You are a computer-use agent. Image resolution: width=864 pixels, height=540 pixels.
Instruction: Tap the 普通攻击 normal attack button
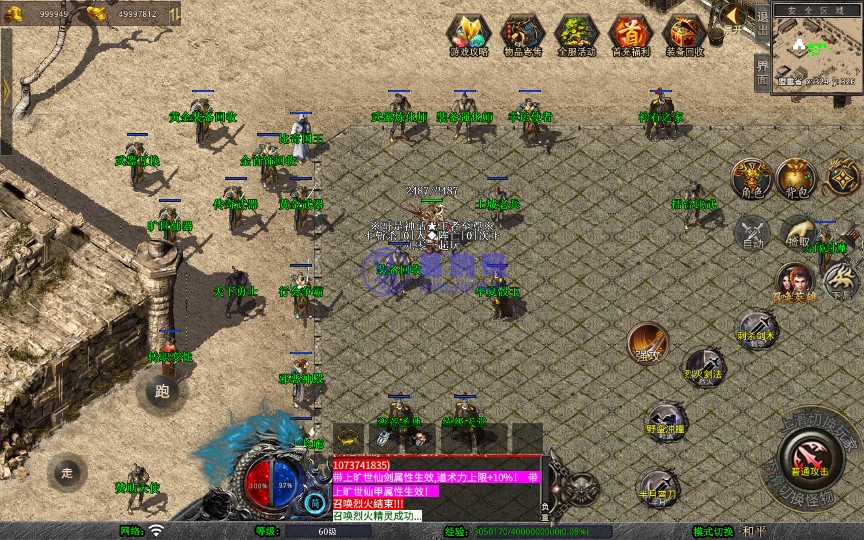coord(809,458)
